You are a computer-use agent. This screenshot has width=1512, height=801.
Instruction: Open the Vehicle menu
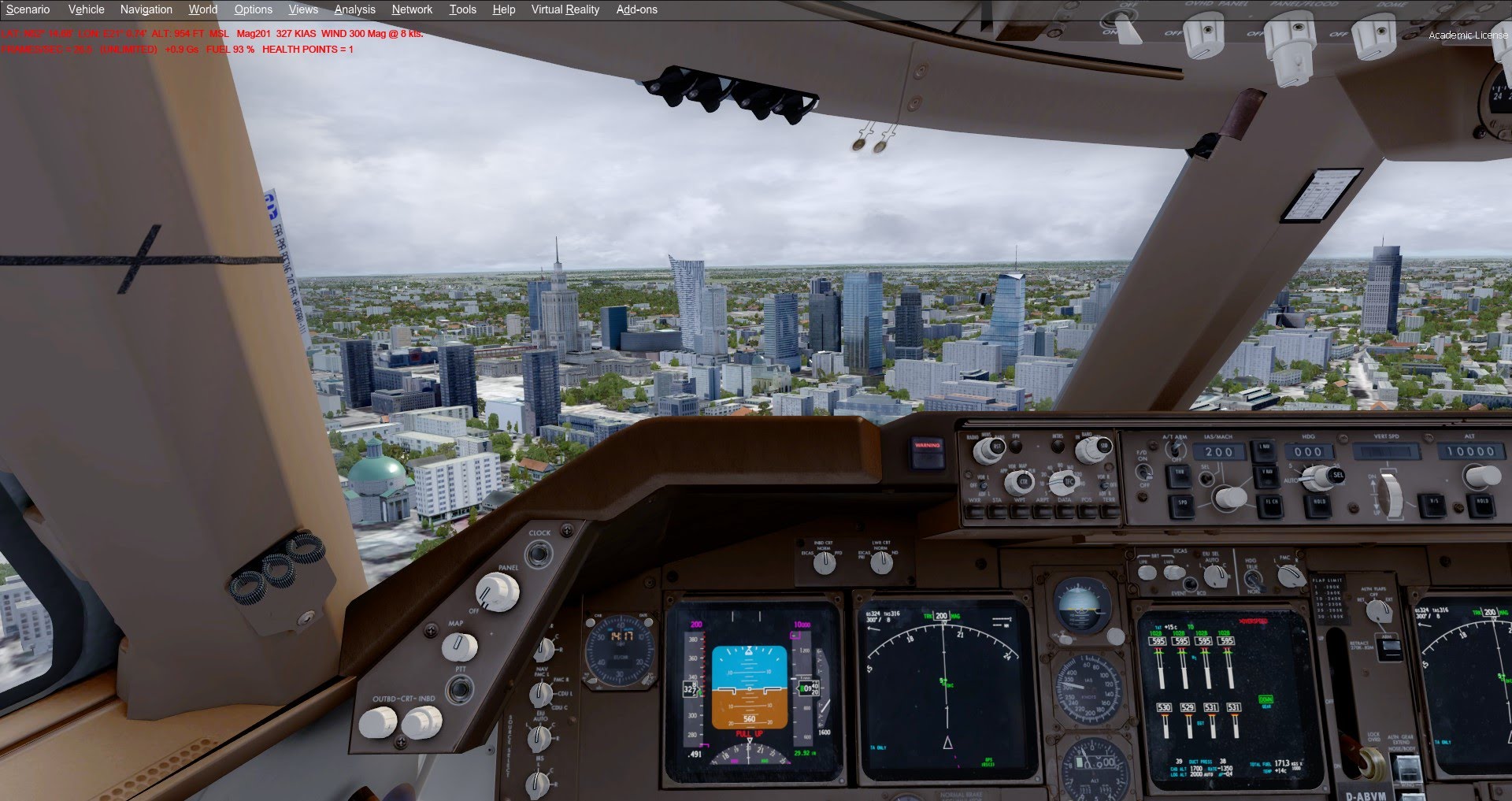[x=86, y=9]
